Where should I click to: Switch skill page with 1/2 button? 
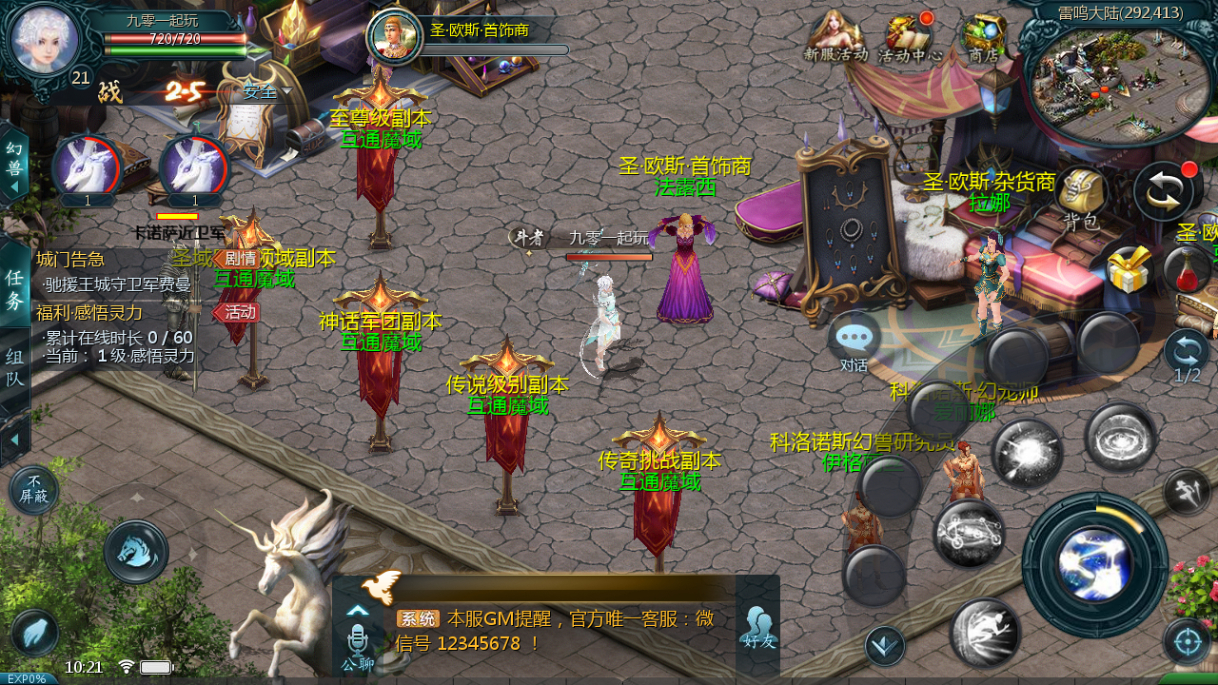[1186, 357]
